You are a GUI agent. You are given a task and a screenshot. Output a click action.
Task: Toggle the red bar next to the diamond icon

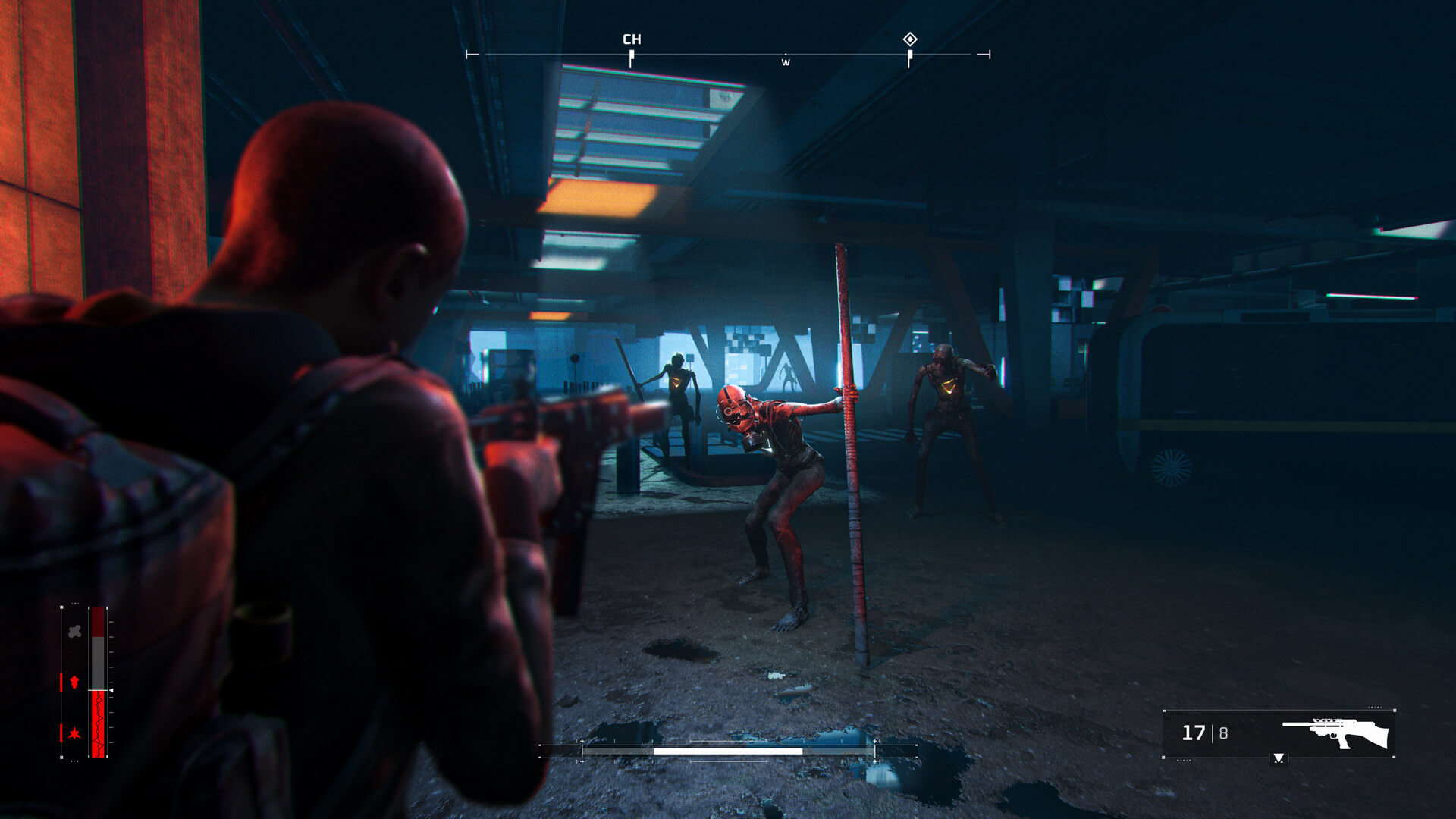tap(61, 682)
